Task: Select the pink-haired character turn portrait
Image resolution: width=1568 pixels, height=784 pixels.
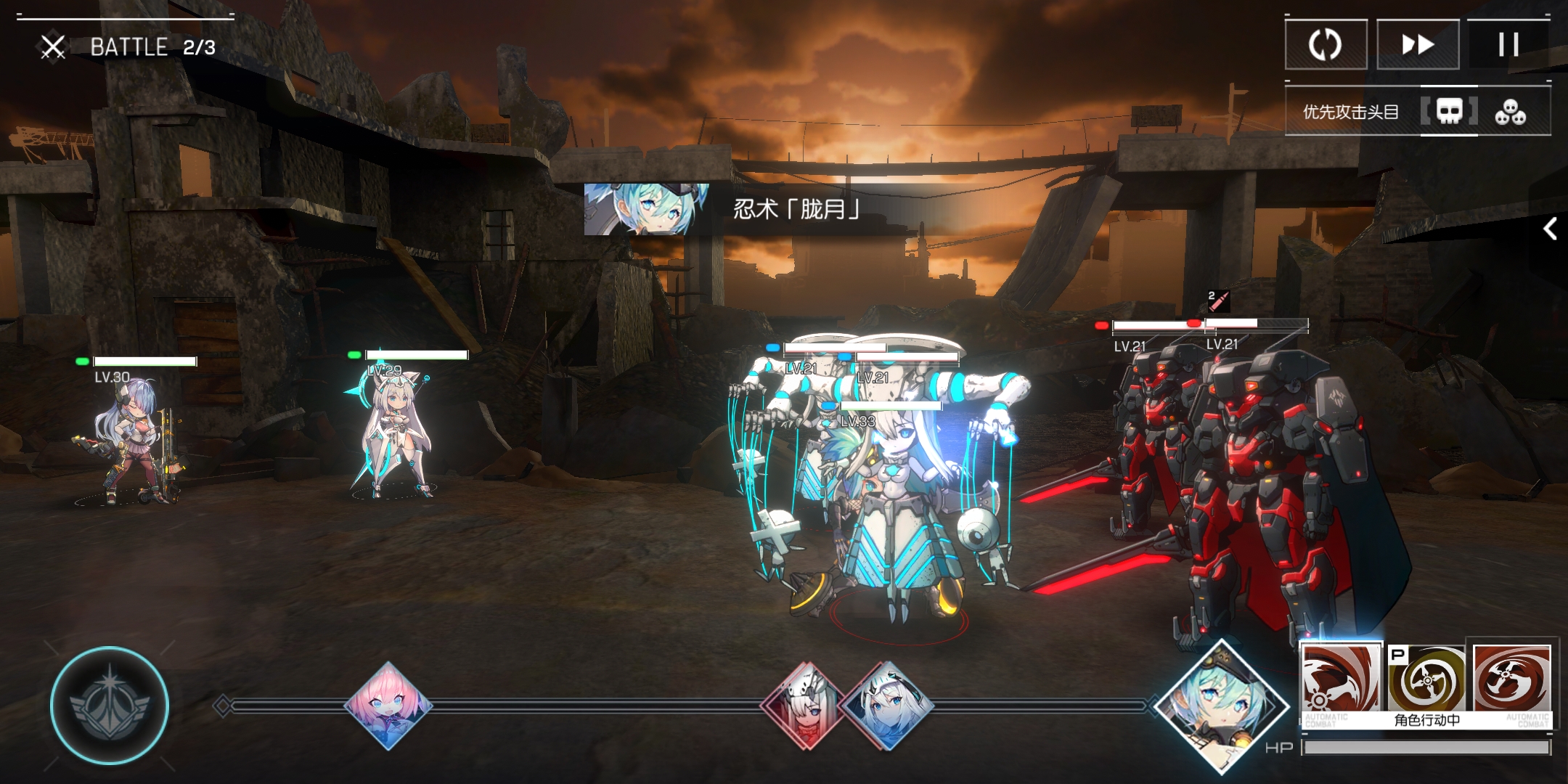Action: click(388, 705)
